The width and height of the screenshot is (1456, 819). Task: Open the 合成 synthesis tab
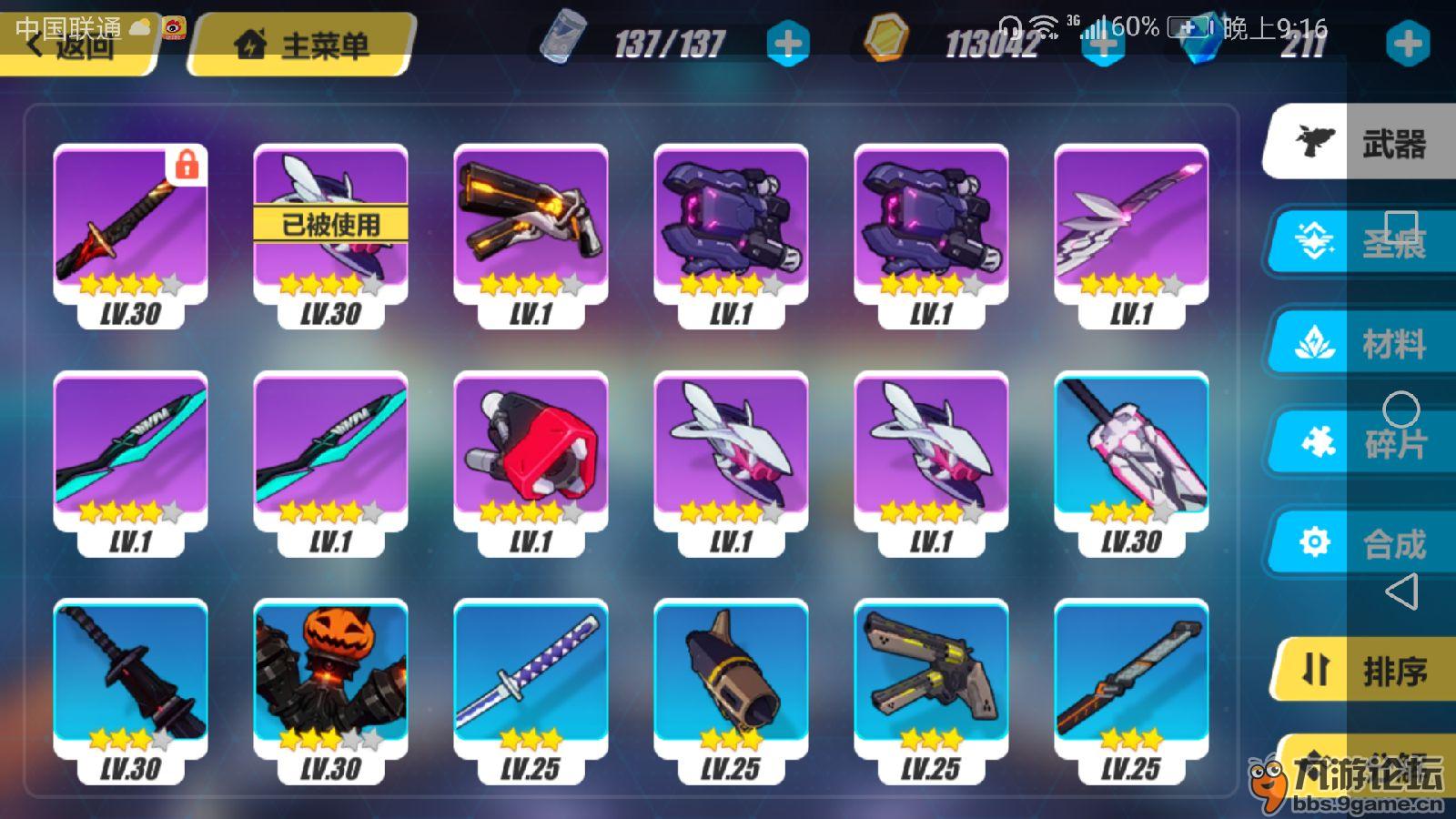[1360, 543]
